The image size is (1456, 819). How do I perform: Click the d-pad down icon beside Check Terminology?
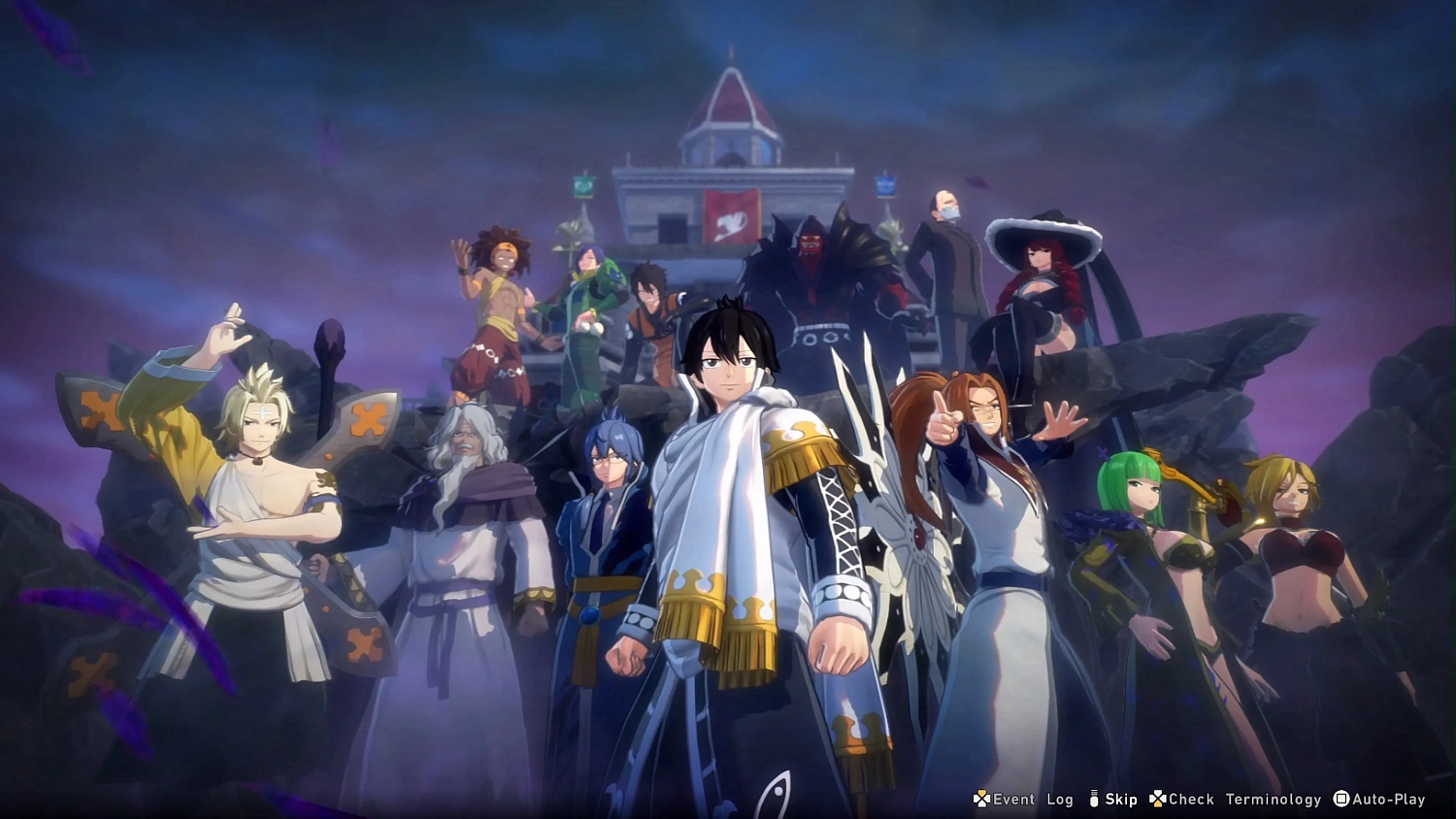click(x=1157, y=800)
